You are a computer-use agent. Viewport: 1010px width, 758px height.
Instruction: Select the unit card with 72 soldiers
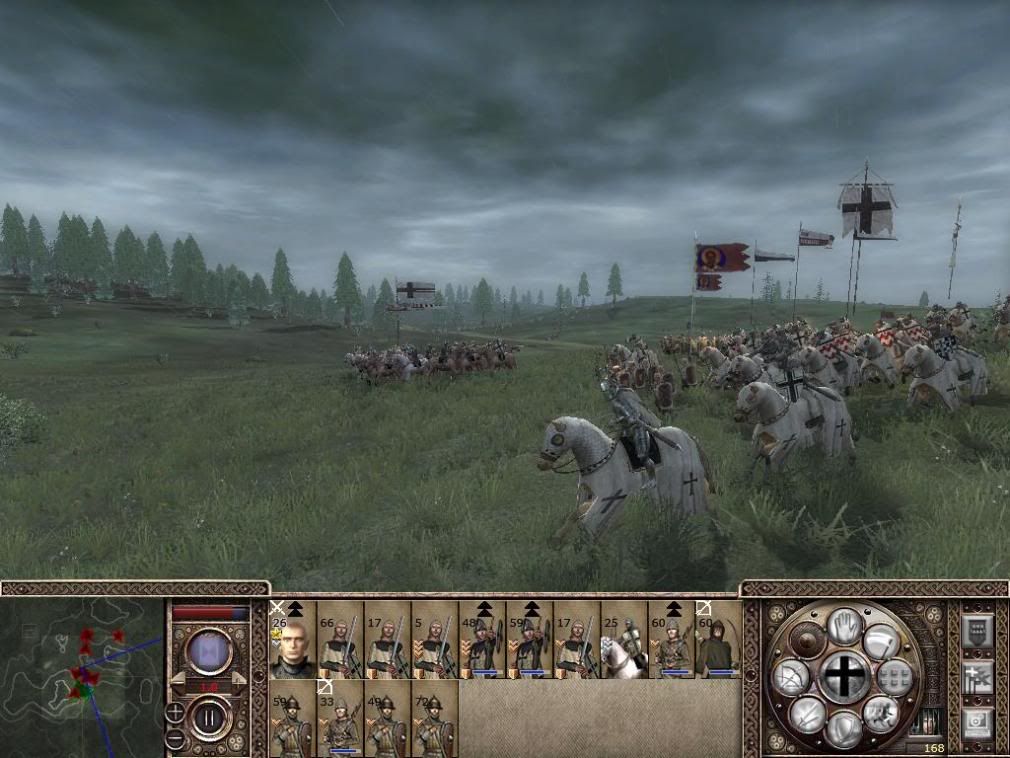(435, 719)
